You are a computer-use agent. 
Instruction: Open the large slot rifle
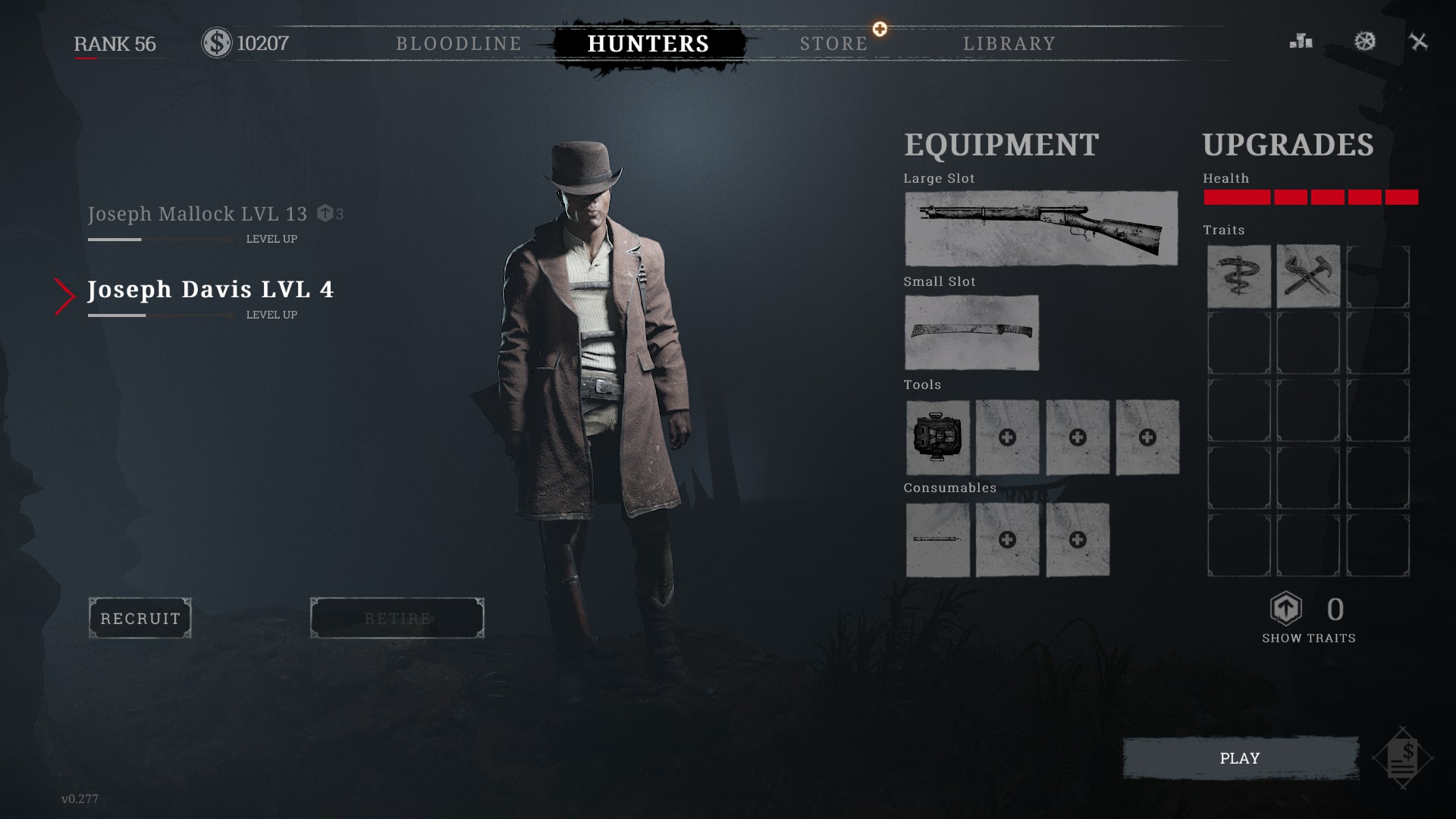[1040, 228]
